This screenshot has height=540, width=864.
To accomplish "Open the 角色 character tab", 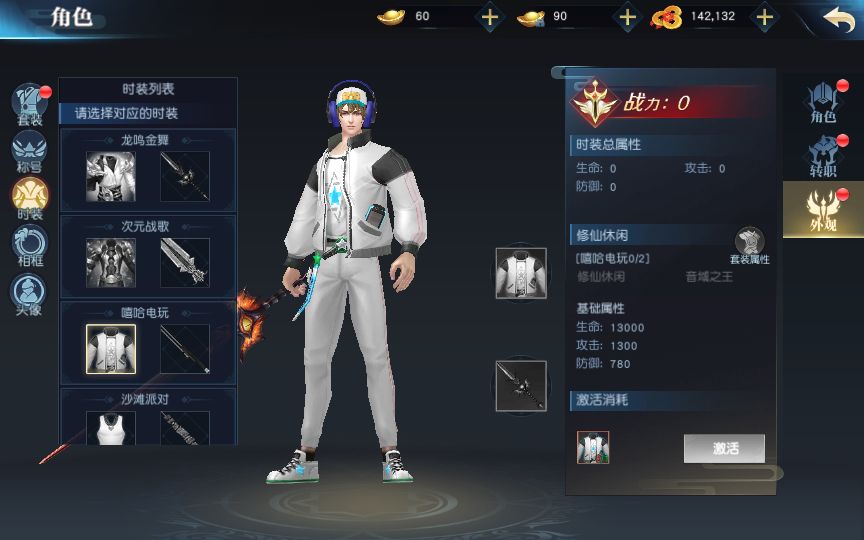I will 823,102.
